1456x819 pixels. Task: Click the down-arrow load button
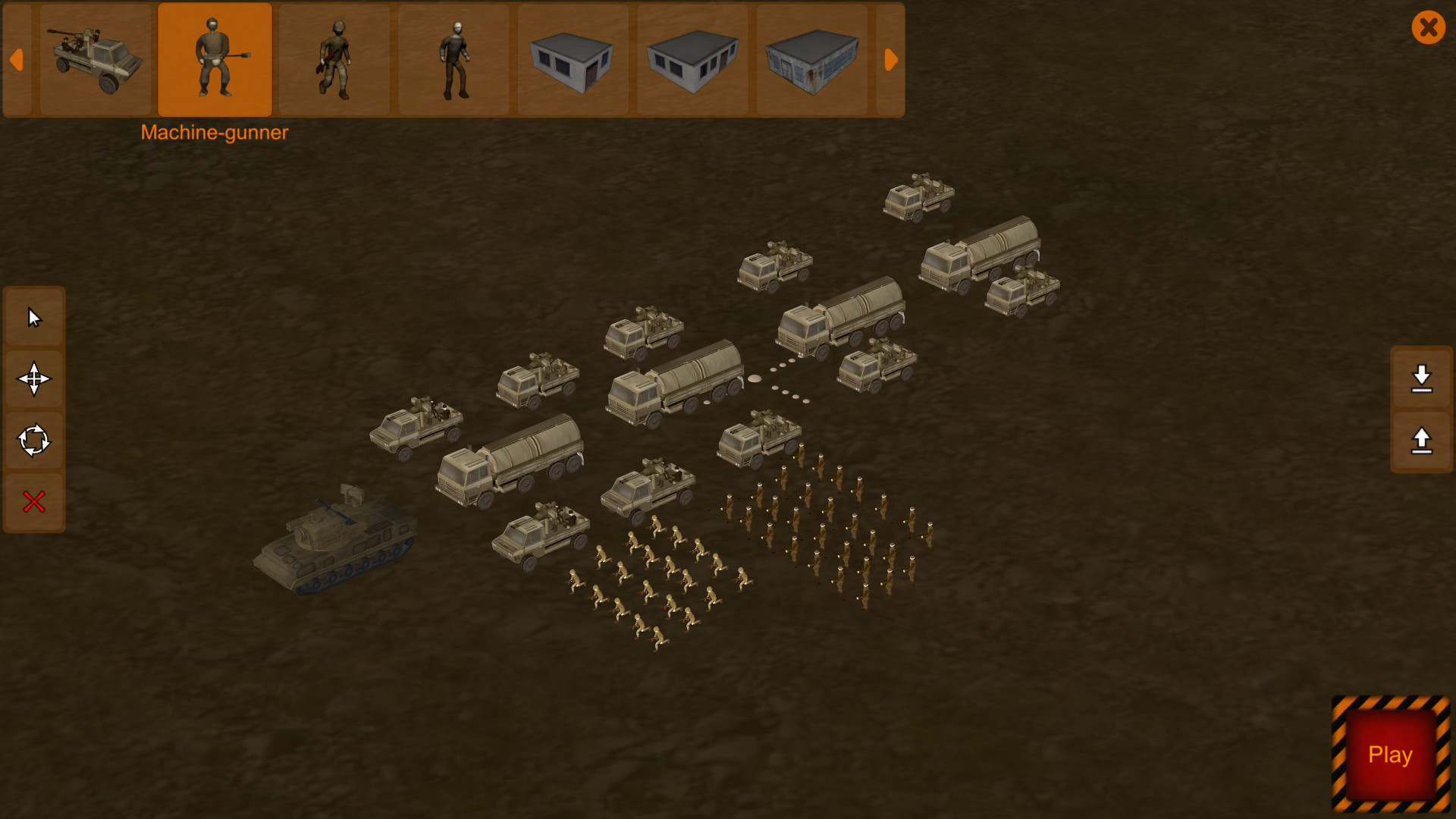1421,378
